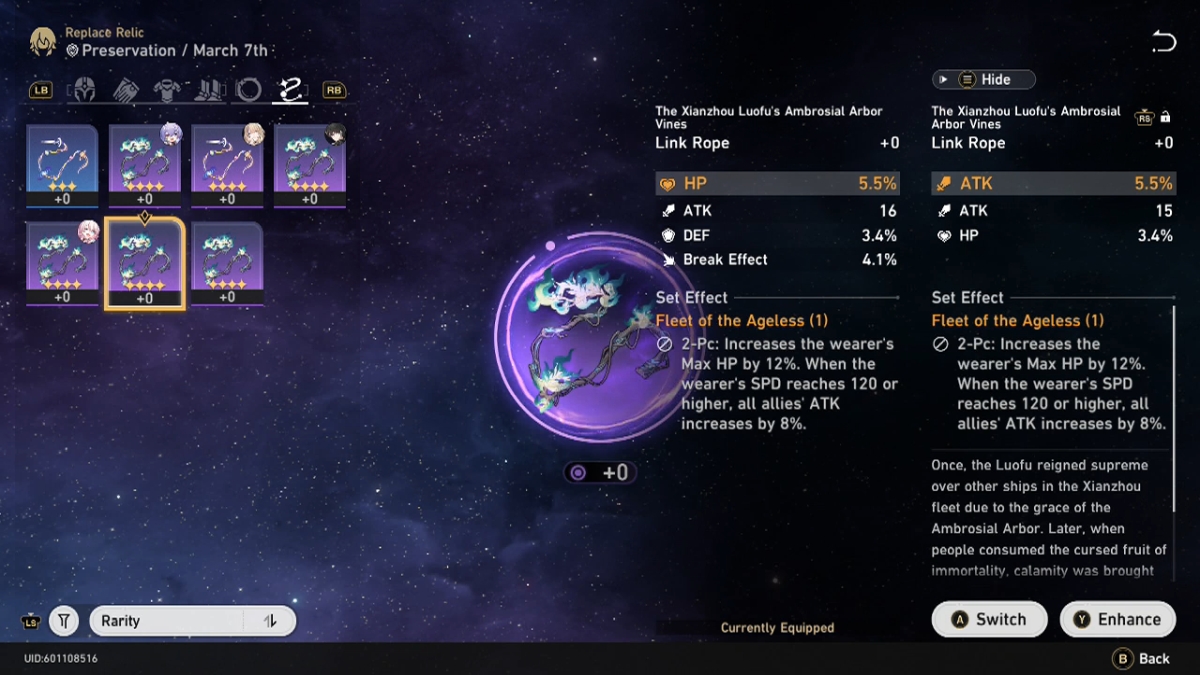
Task: Select the blue three-star link rope
Action: [x=62, y=165]
